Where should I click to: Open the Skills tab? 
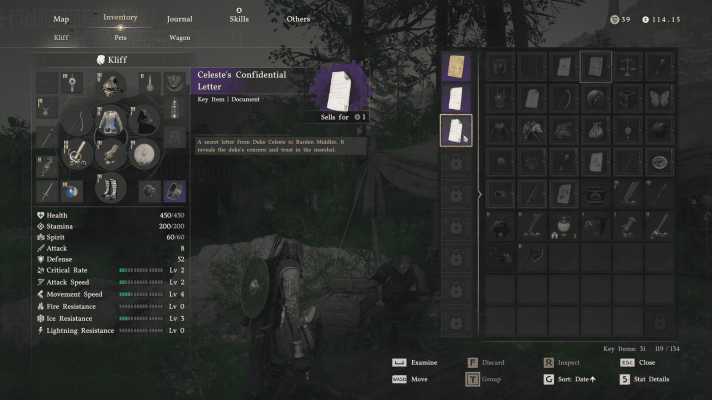[239, 19]
